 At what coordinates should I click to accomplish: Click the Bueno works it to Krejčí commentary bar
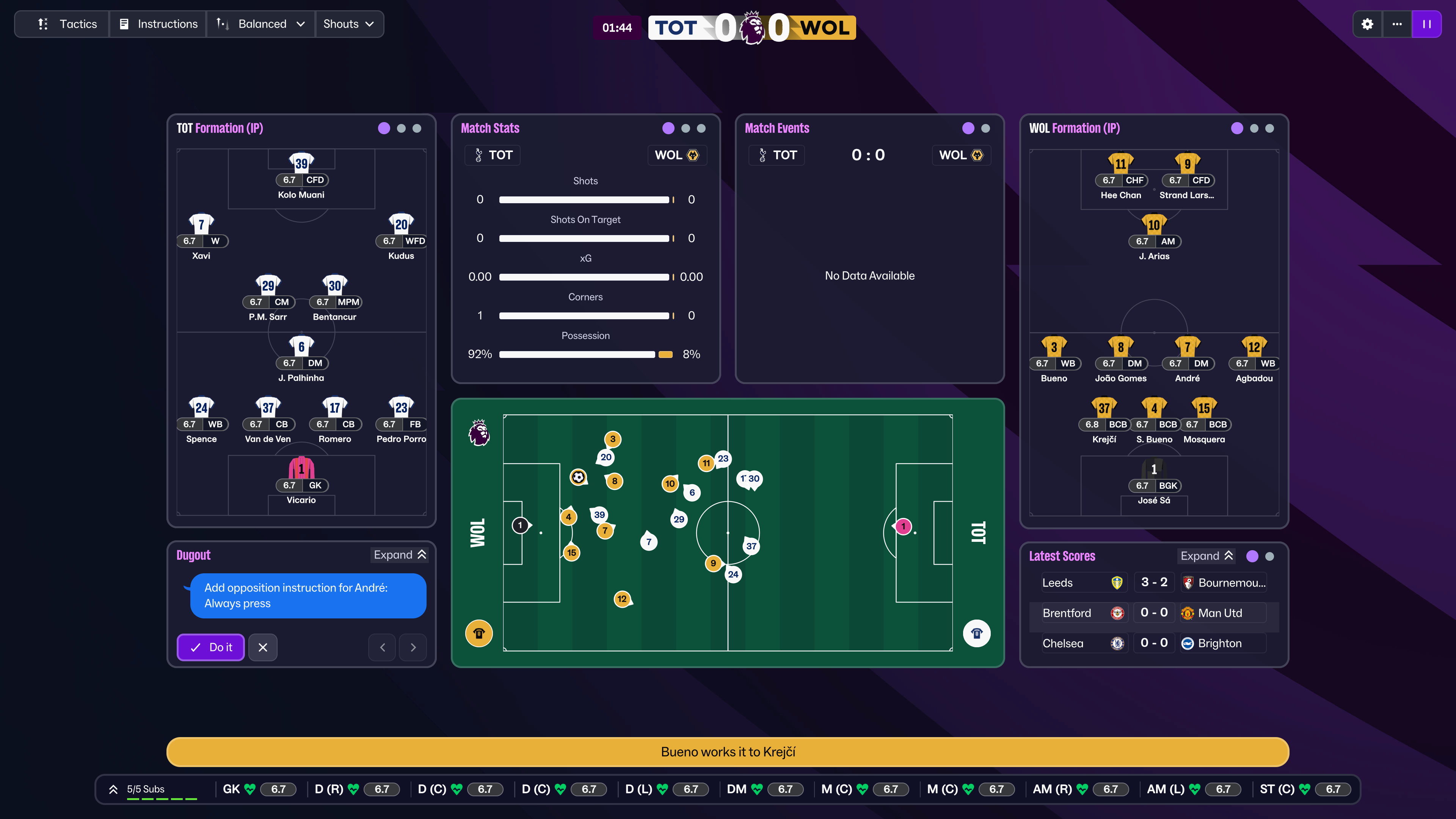point(728,752)
